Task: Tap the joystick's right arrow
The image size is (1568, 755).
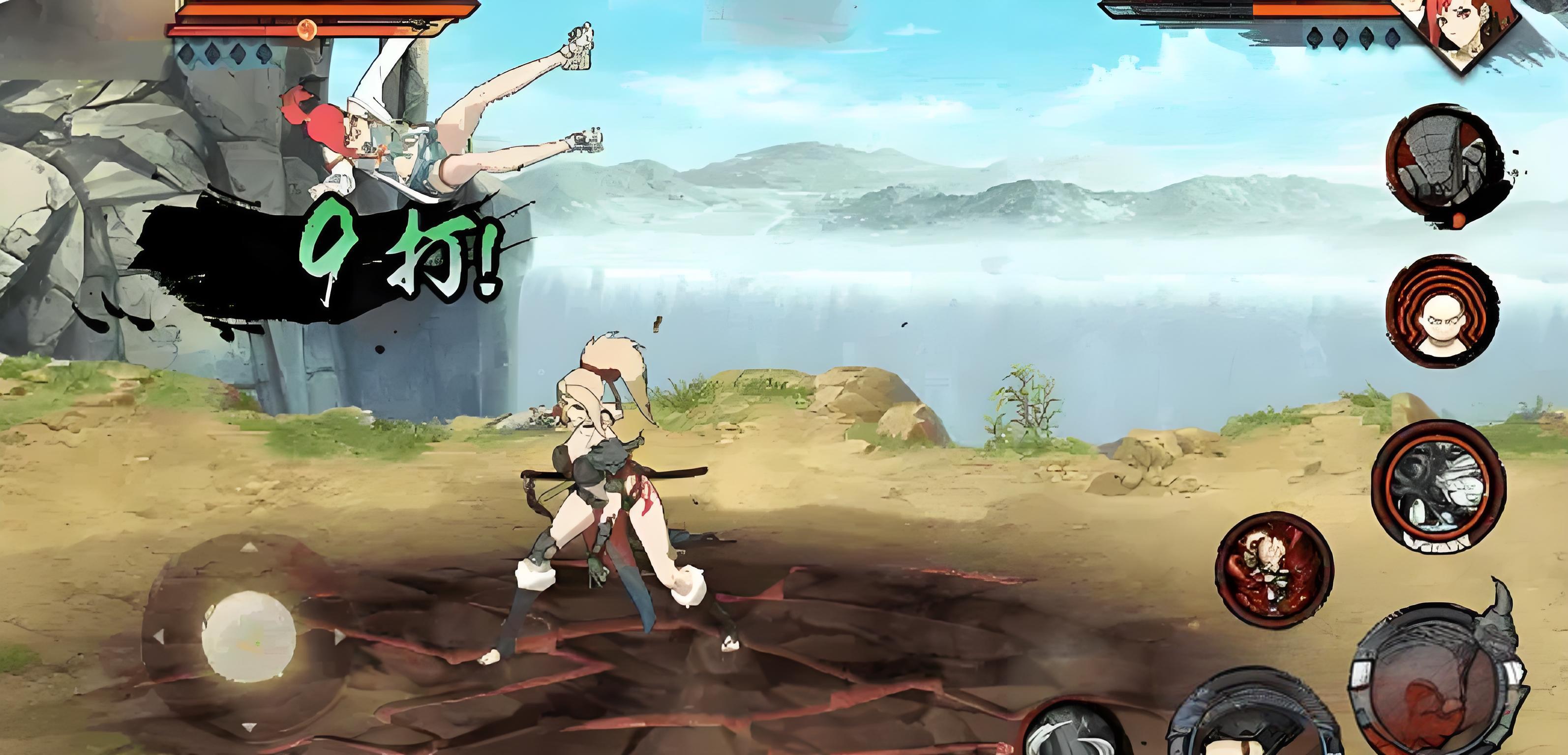Action: (x=338, y=637)
